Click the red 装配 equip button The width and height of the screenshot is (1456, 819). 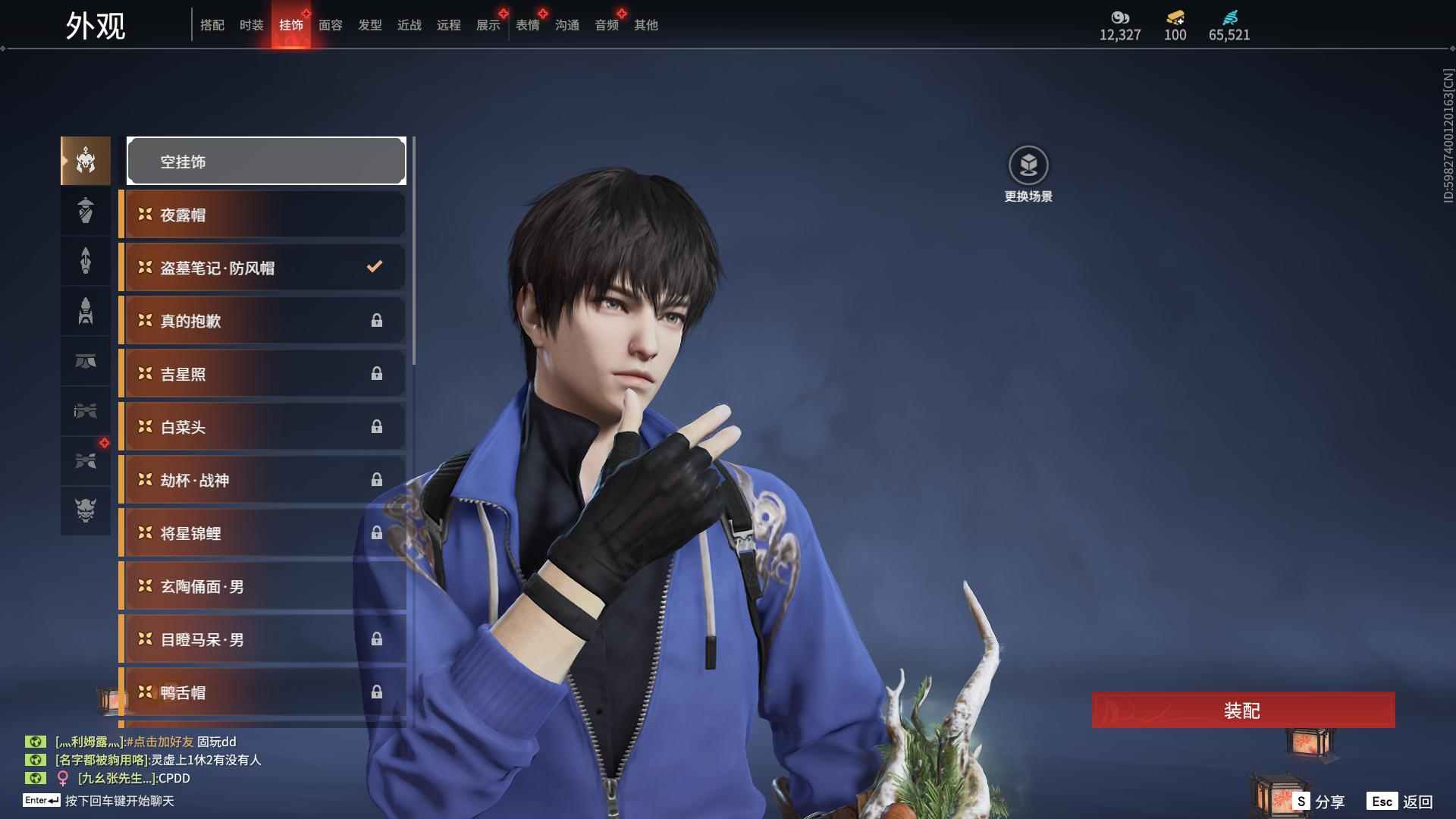click(x=1243, y=710)
